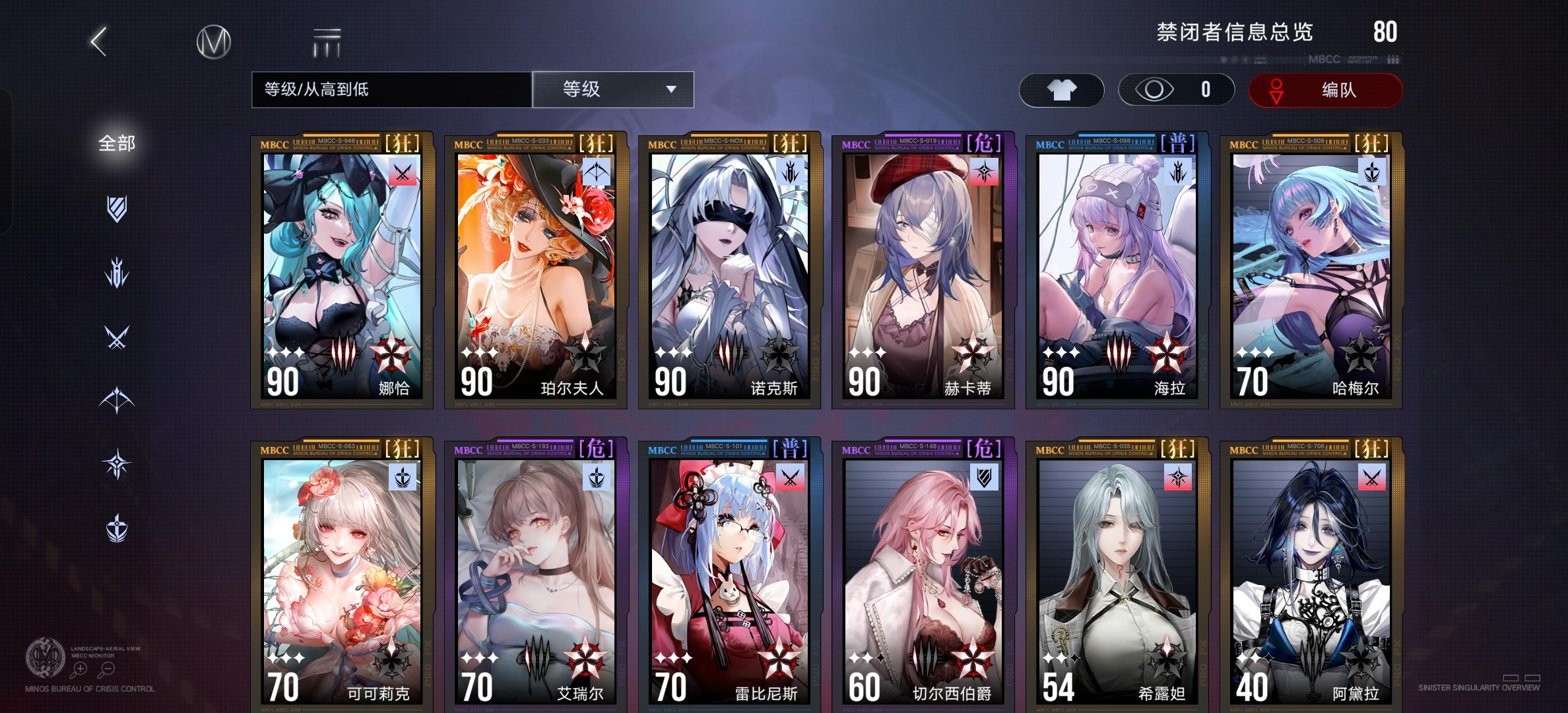
Task: Click the back arrow at top left
Action: (x=98, y=41)
